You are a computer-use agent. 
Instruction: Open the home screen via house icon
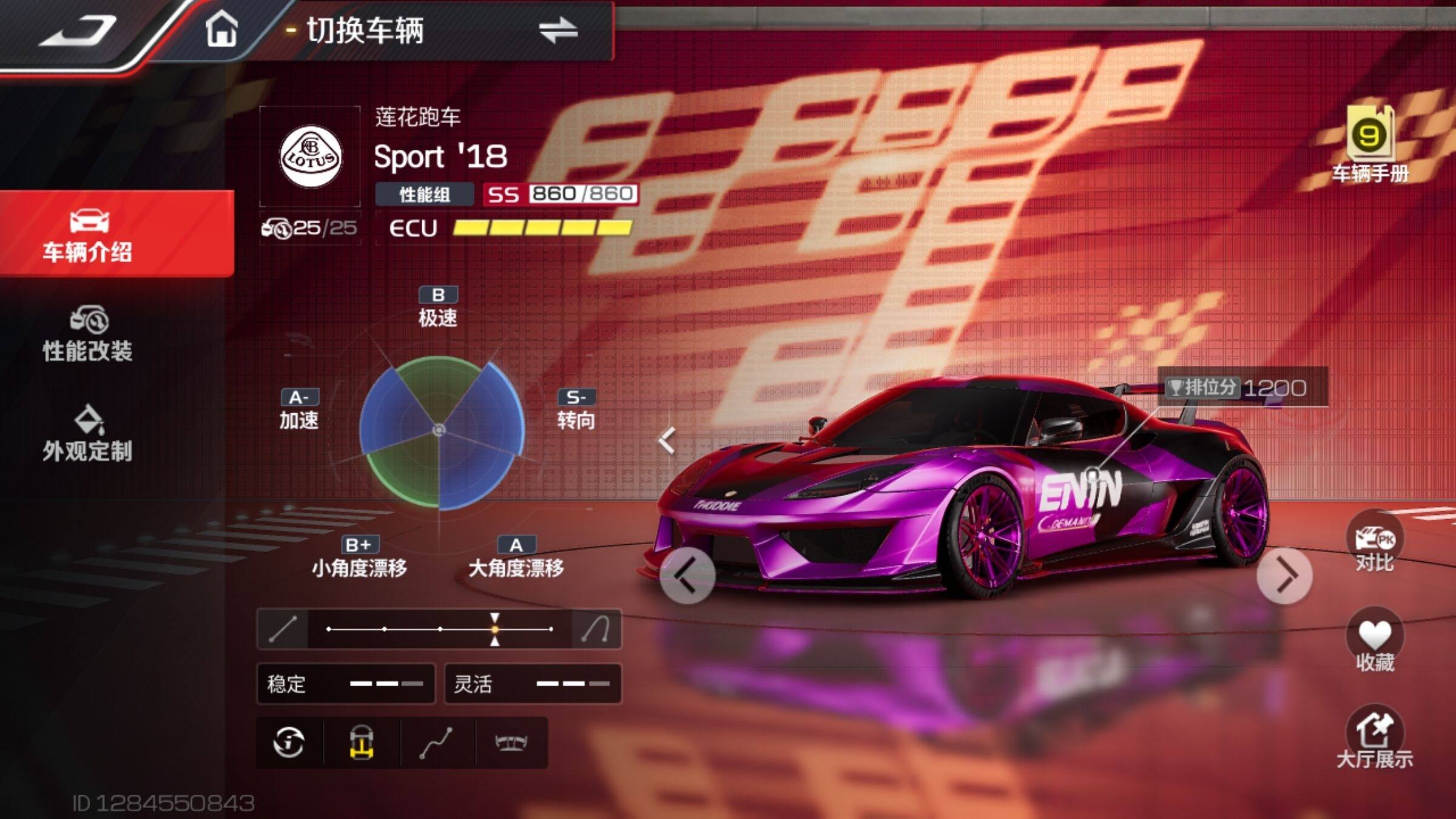click(221, 30)
